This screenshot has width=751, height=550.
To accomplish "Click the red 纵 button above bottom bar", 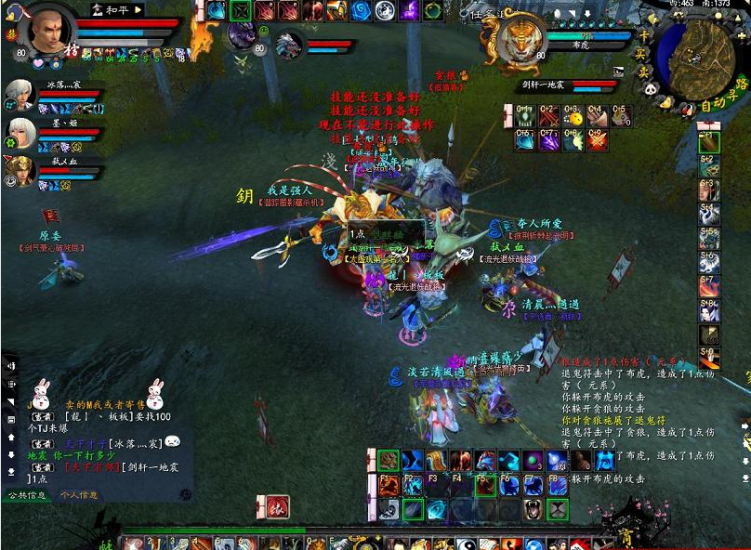I will coord(277,506).
